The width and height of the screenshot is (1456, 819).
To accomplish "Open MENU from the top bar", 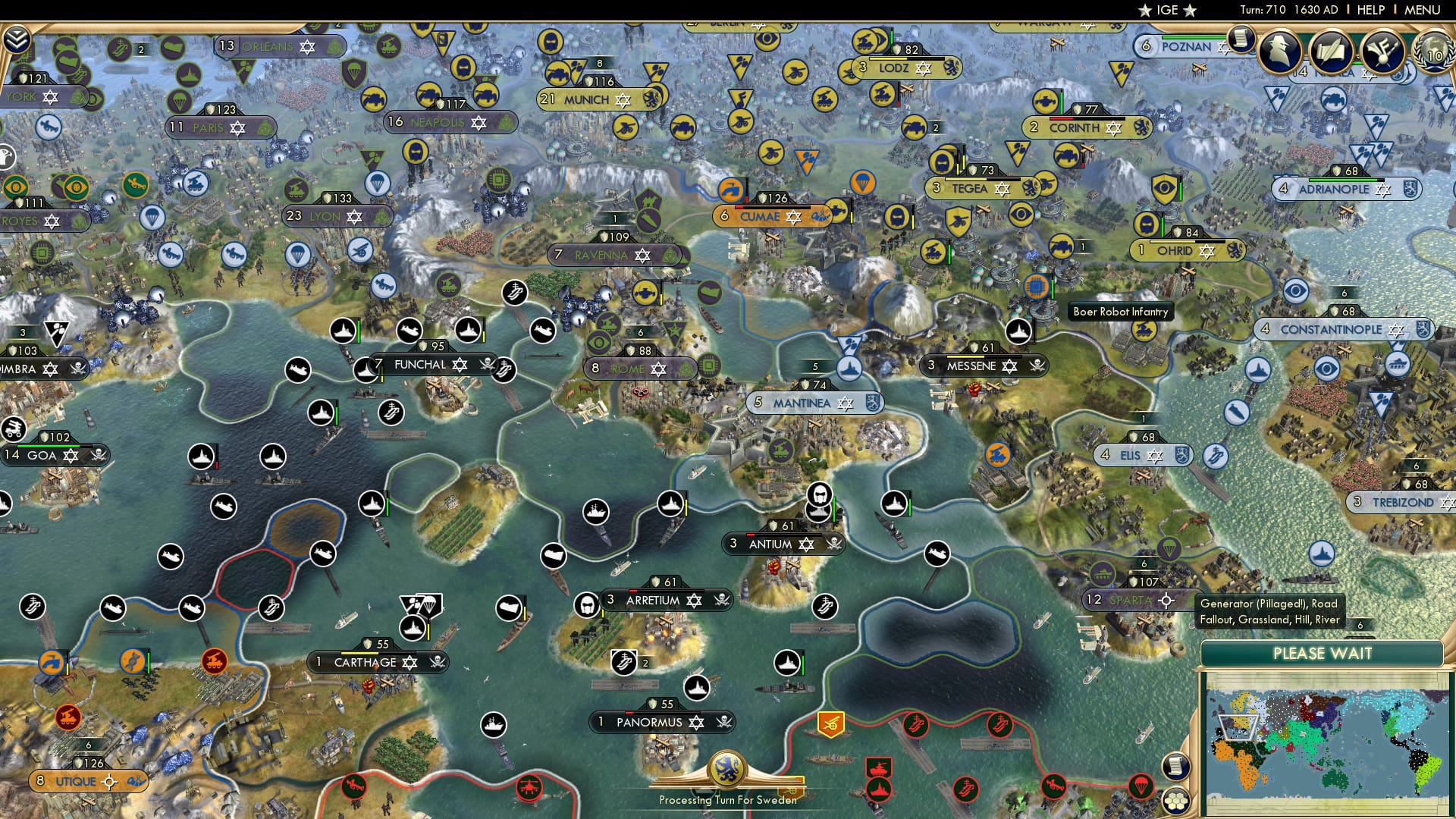I will pyautogui.click(x=1423, y=10).
